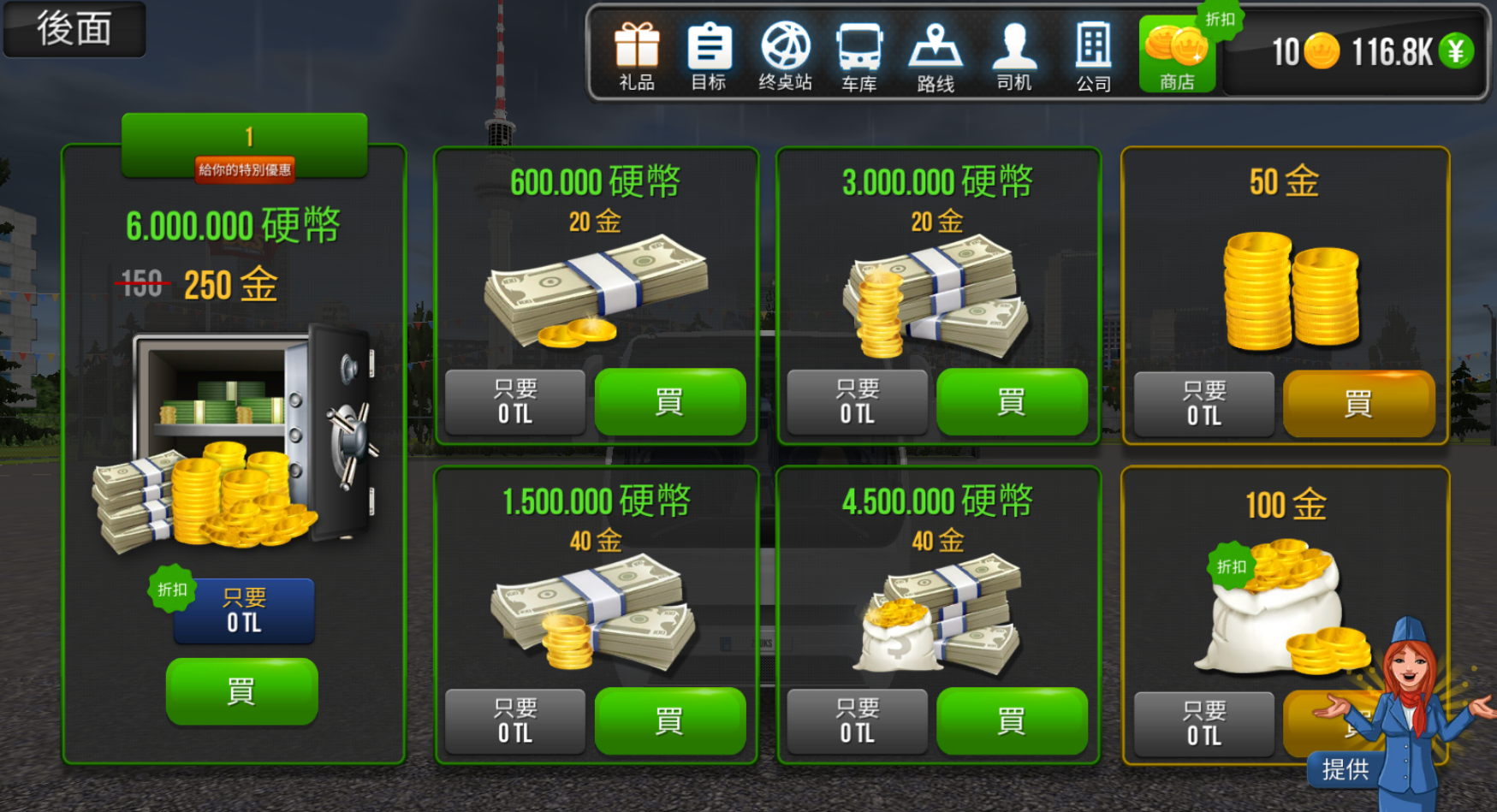Select the 商店 shop coin icon
Image resolution: width=1497 pixels, height=812 pixels.
click(x=1176, y=53)
